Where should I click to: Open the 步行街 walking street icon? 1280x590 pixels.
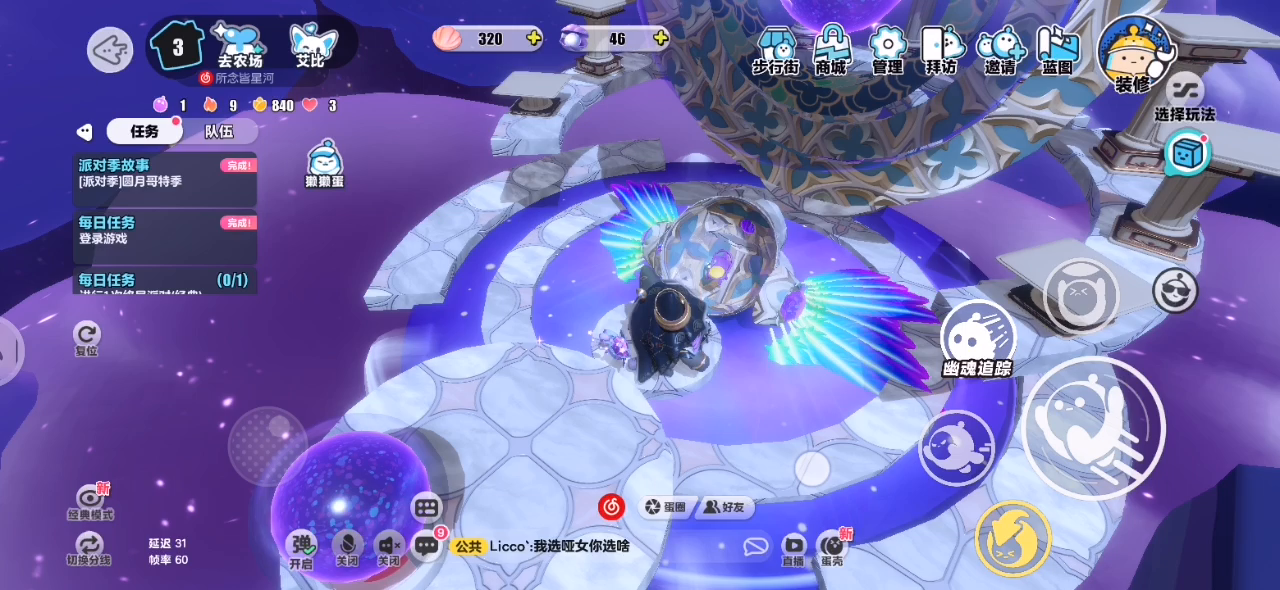tap(775, 48)
